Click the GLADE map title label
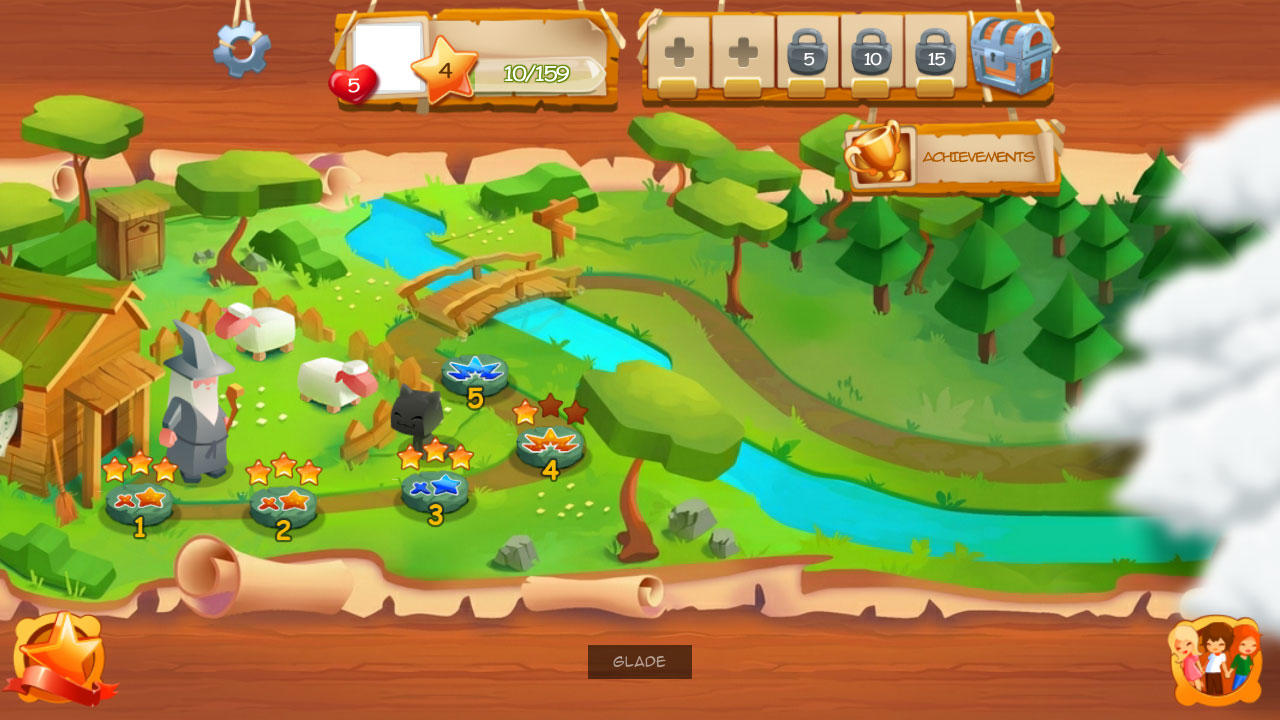The image size is (1280, 720). [x=639, y=660]
